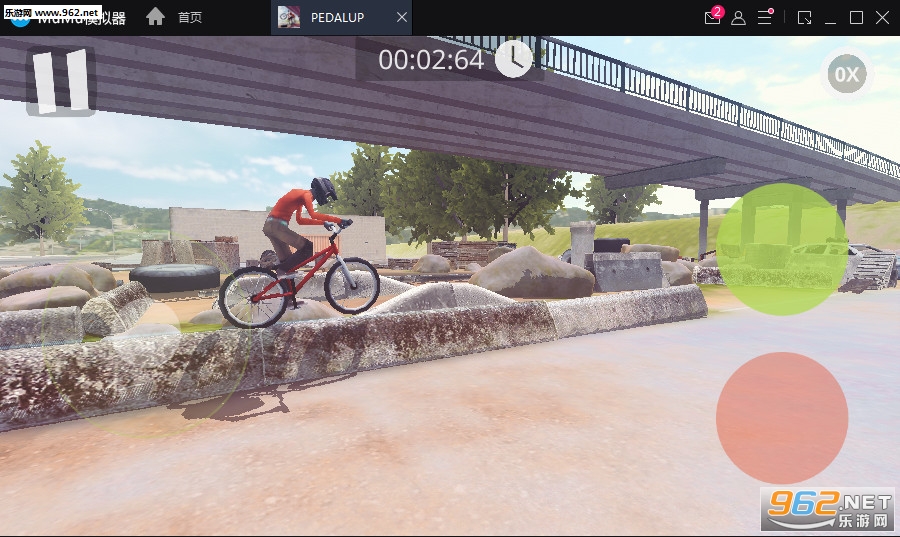Go to the emulator home tab
The height and width of the screenshot is (537, 900).
pos(175,18)
